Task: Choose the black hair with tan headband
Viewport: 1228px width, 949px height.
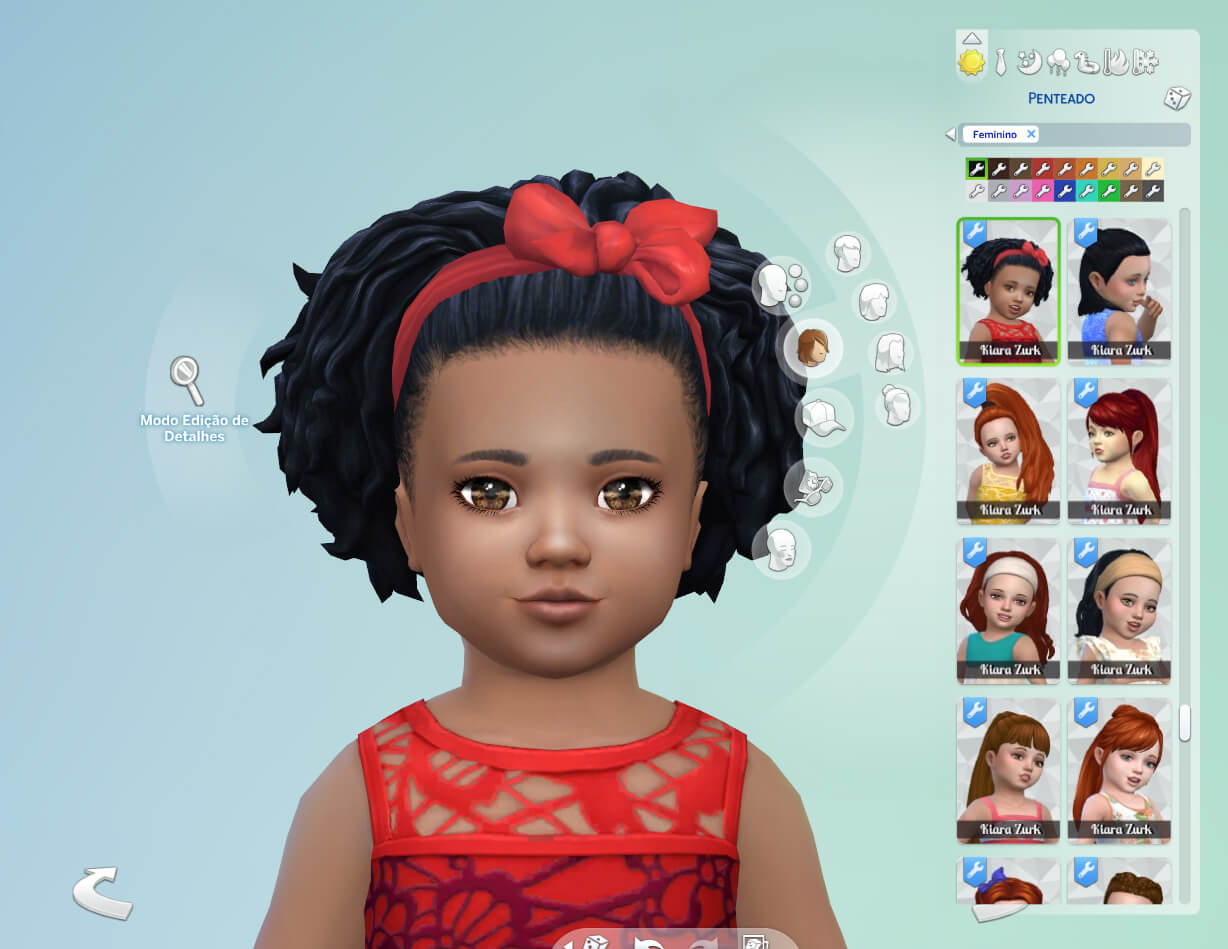Action: coord(1119,611)
